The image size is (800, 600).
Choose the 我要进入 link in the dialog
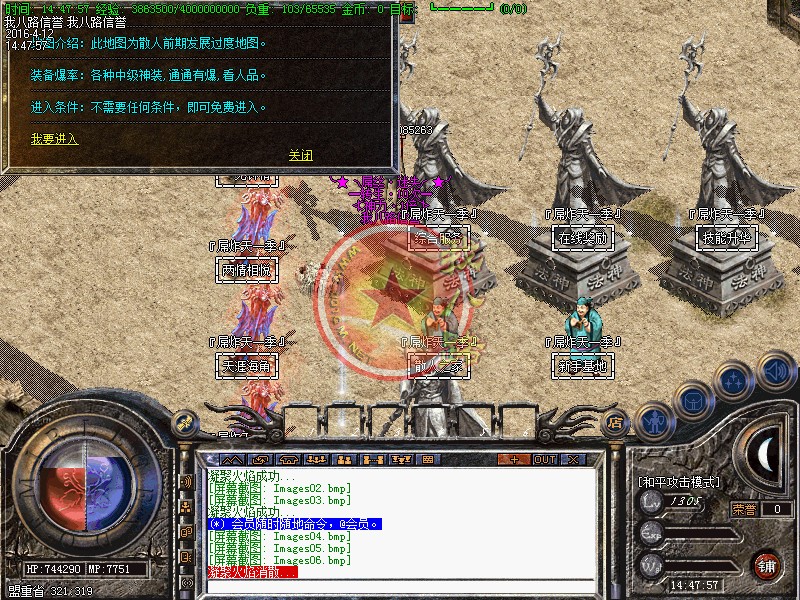[54, 139]
